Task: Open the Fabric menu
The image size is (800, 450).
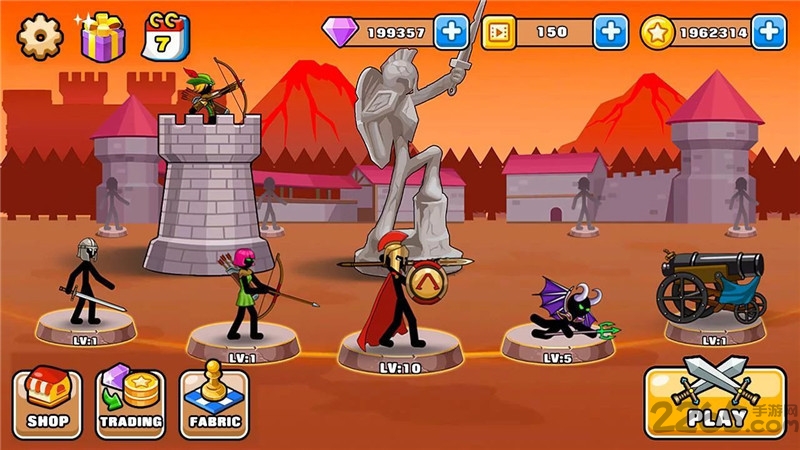Action: pyautogui.click(x=214, y=400)
